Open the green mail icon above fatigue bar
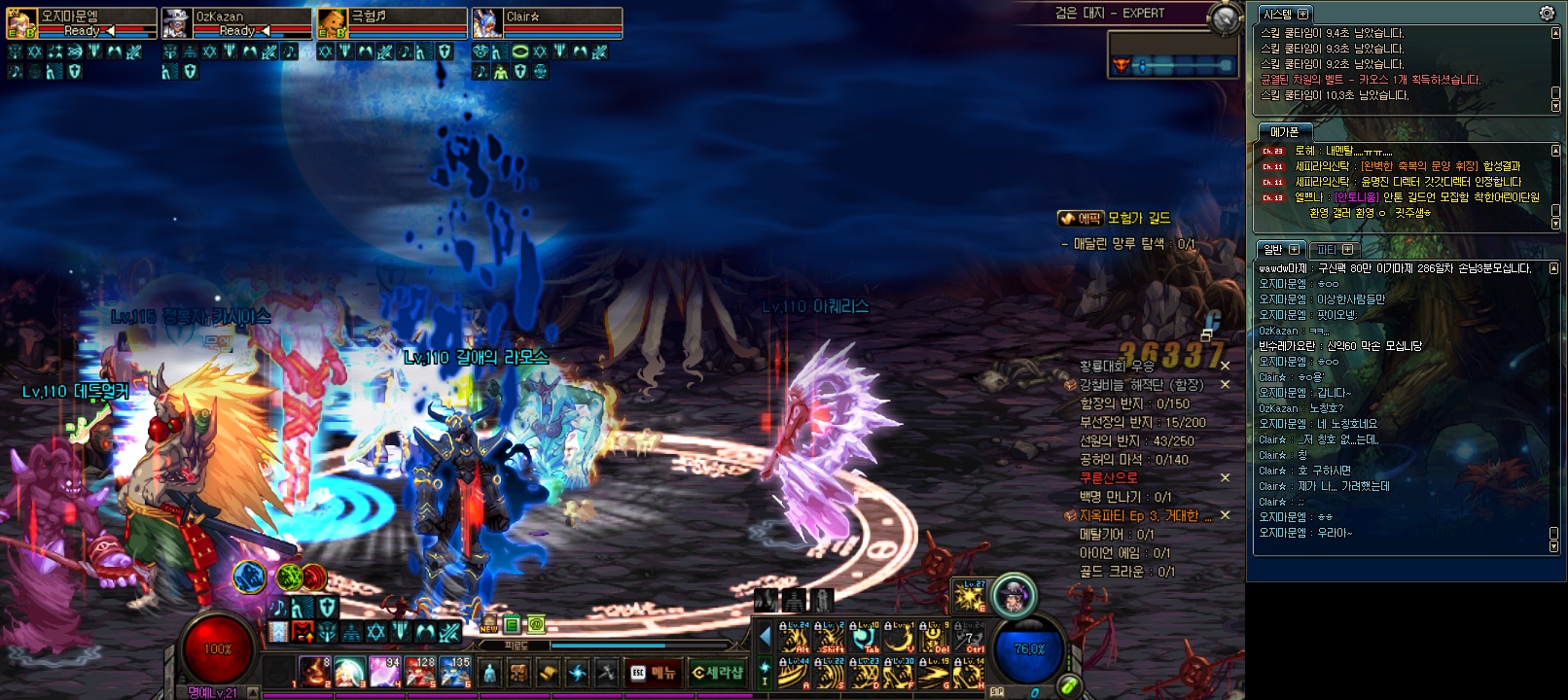 pos(535,625)
